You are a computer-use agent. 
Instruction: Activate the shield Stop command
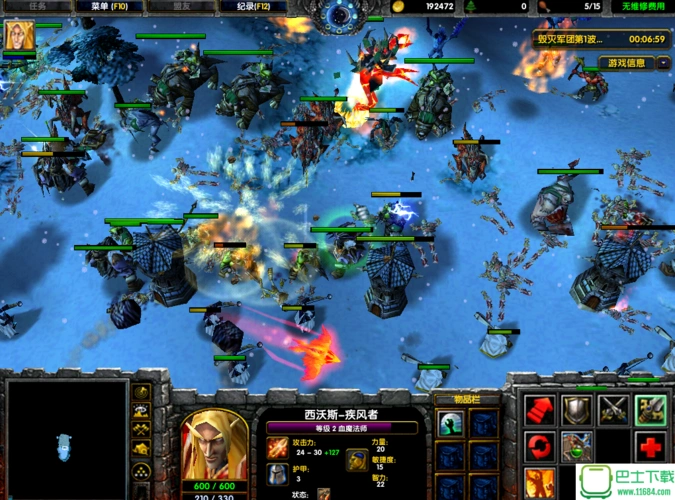tap(576, 408)
